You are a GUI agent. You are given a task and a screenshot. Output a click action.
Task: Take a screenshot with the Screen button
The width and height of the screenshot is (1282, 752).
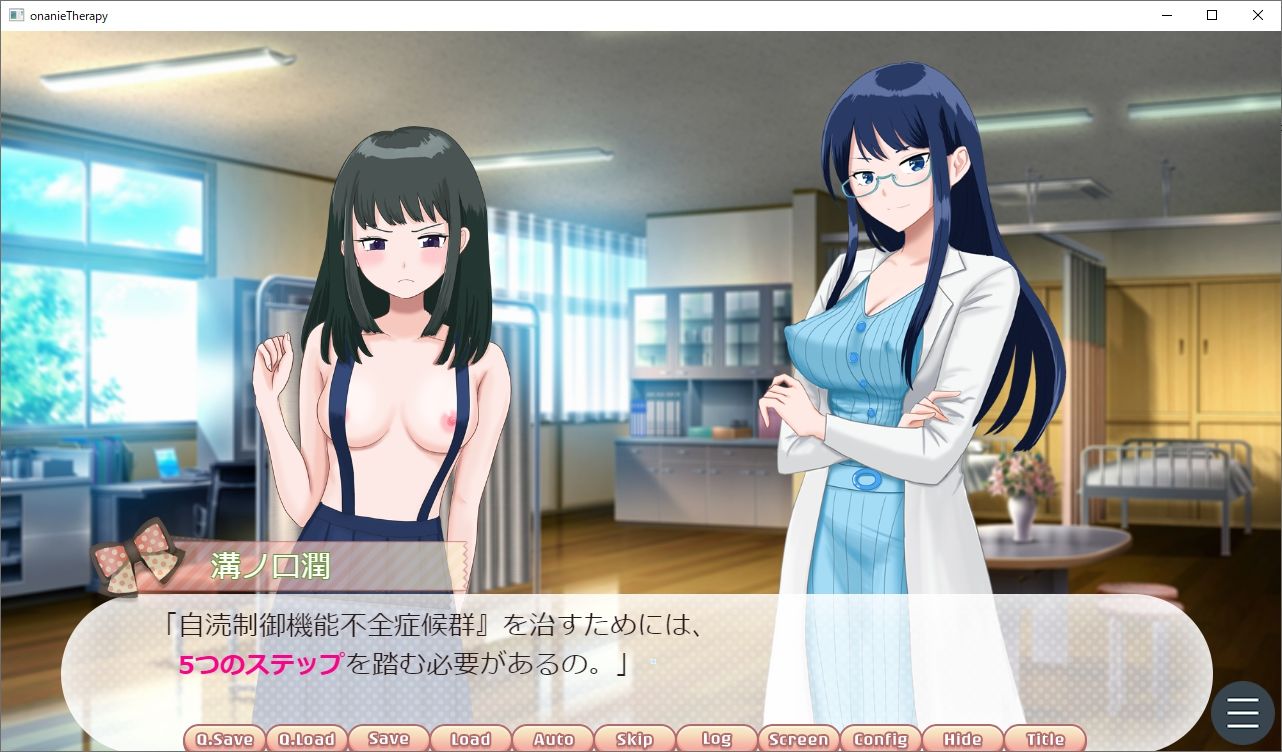click(x=798, y=738)
